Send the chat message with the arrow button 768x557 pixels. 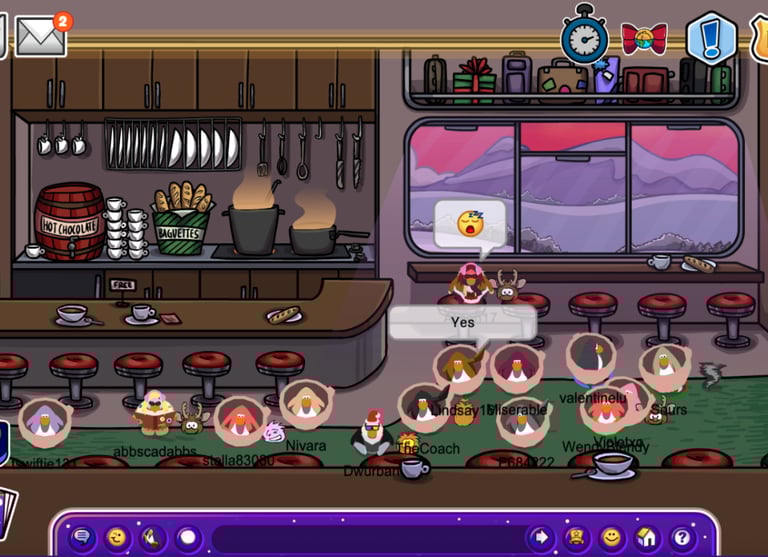[x=541, y=537]
